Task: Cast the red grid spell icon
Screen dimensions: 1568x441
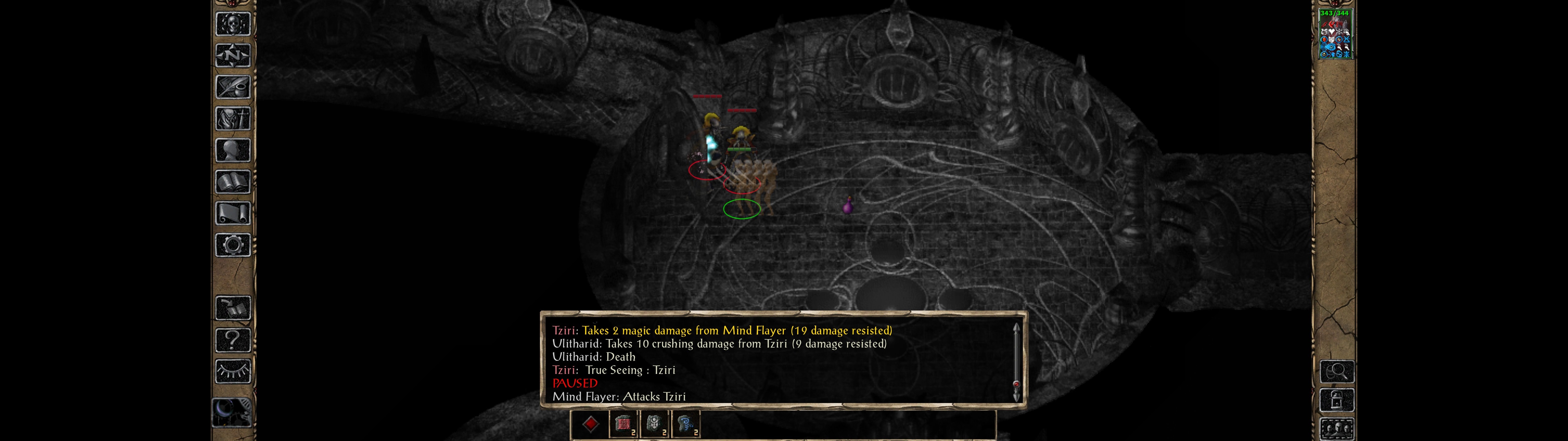Action: 623,424
